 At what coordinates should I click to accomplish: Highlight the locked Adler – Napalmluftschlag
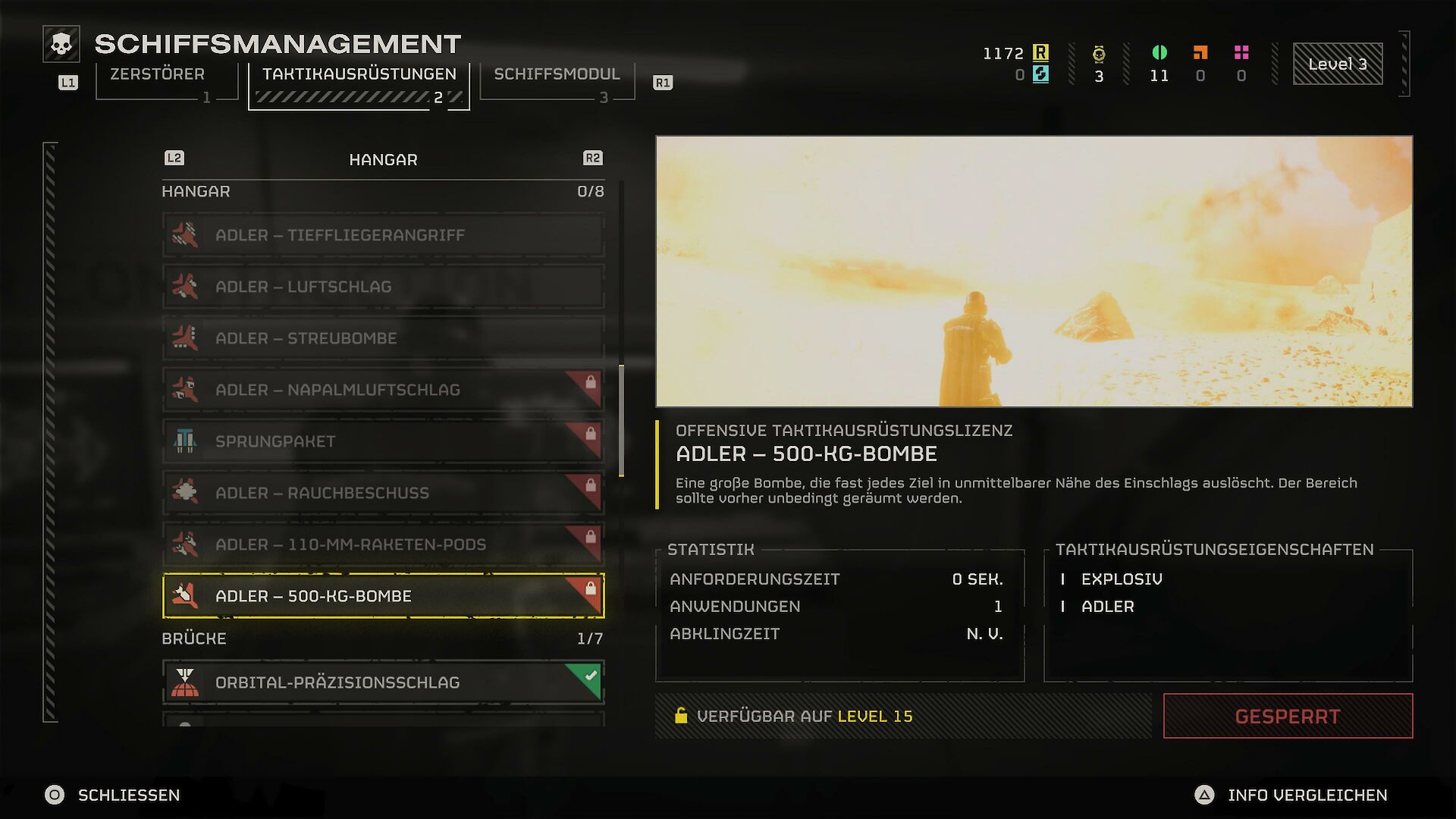click(x=383, y=390)
